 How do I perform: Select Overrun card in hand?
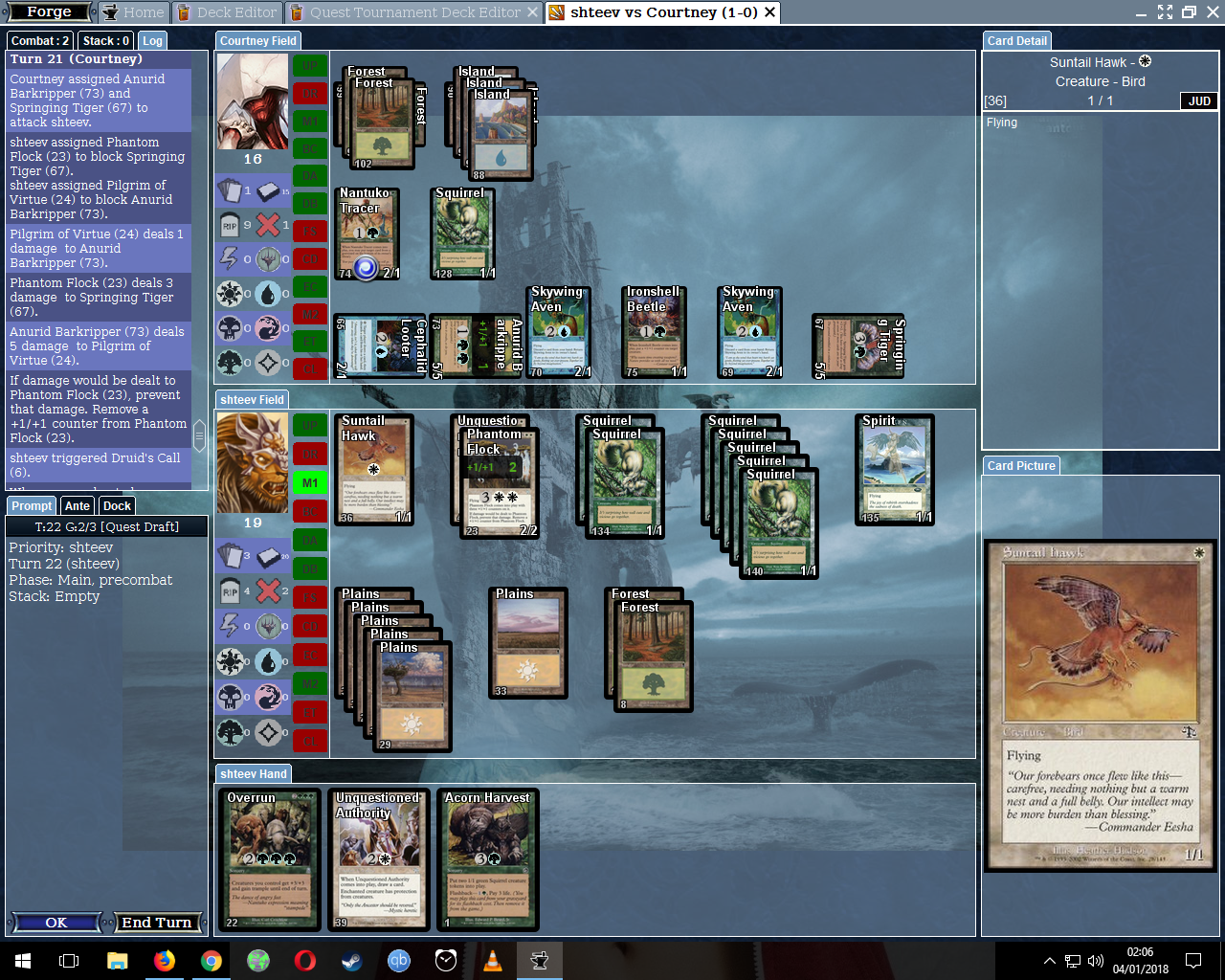coord(270,859)
